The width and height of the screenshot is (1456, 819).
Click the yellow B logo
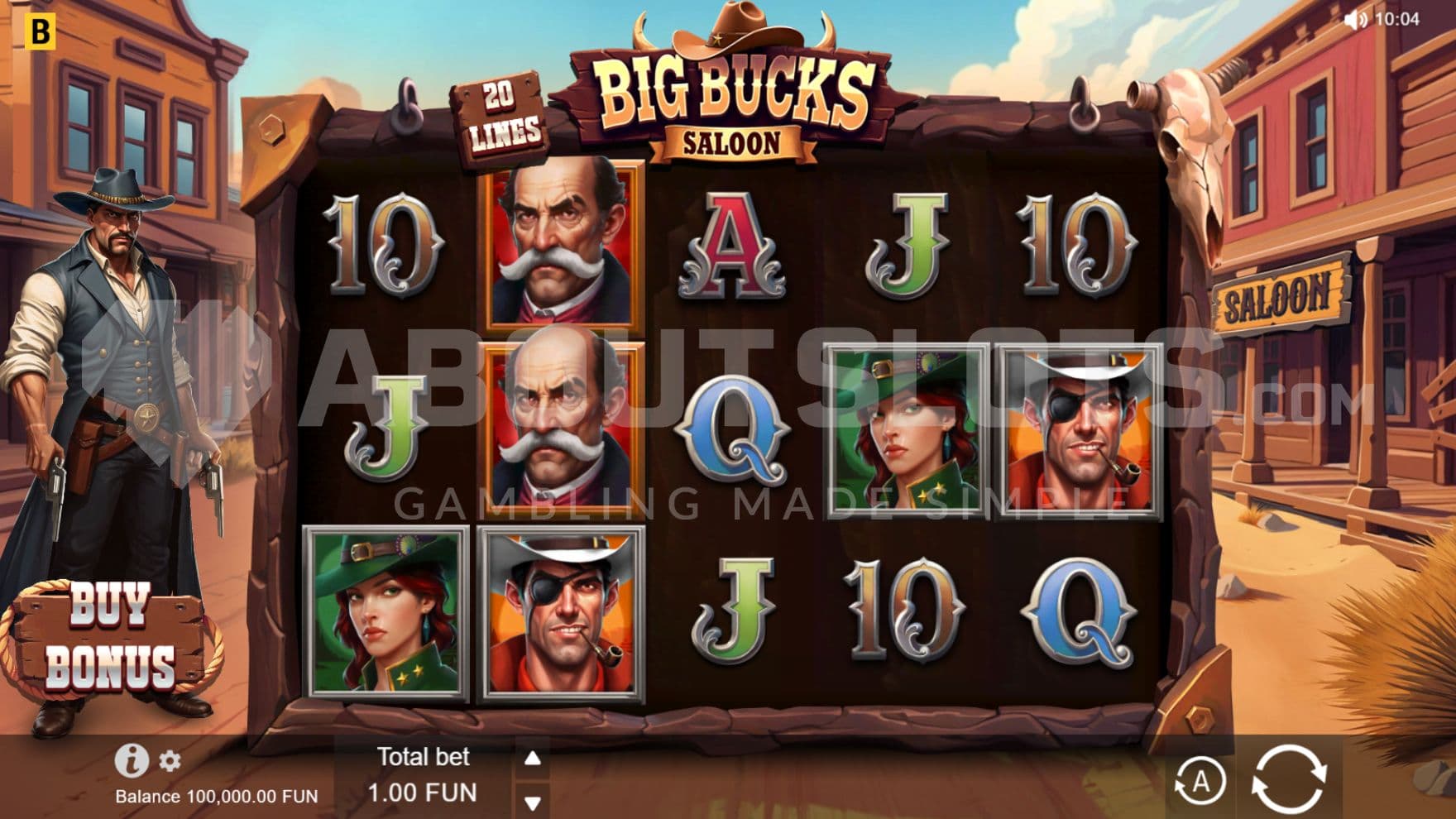(x=40, y=31)
